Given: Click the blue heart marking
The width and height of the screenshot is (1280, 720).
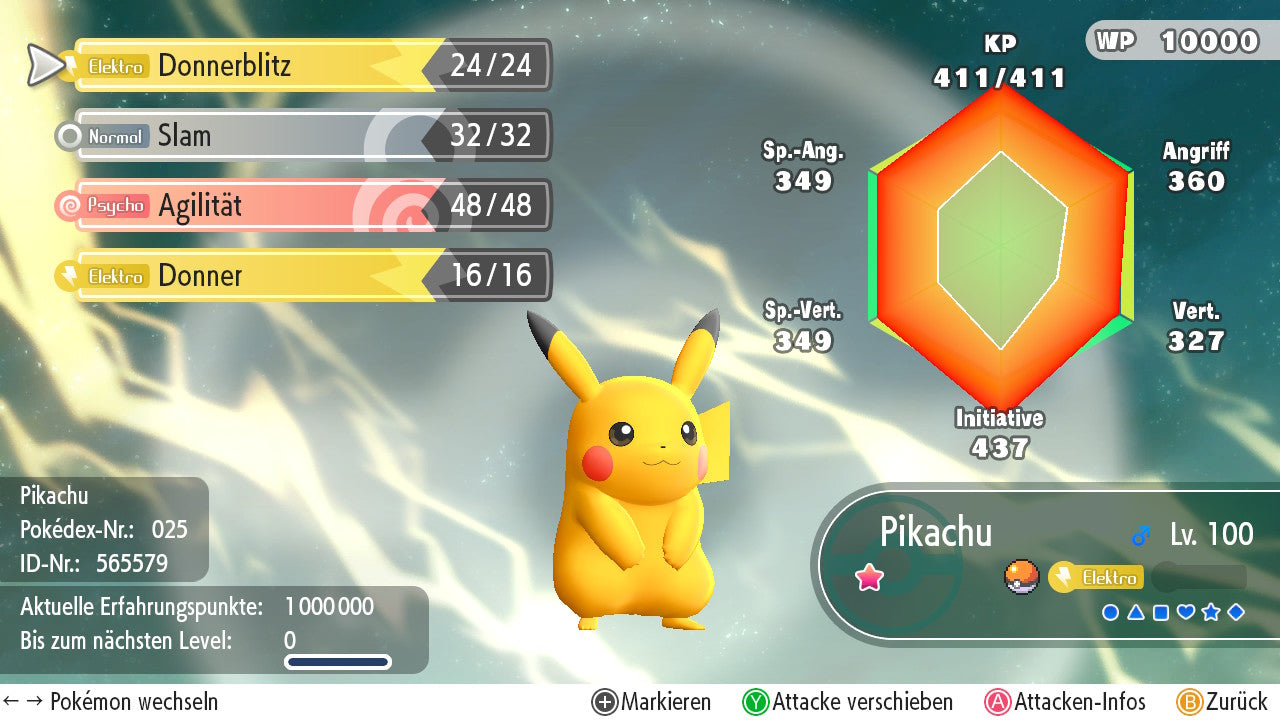Looking at the screenshot, I should pyautogui.click(x=1186, y=612).
